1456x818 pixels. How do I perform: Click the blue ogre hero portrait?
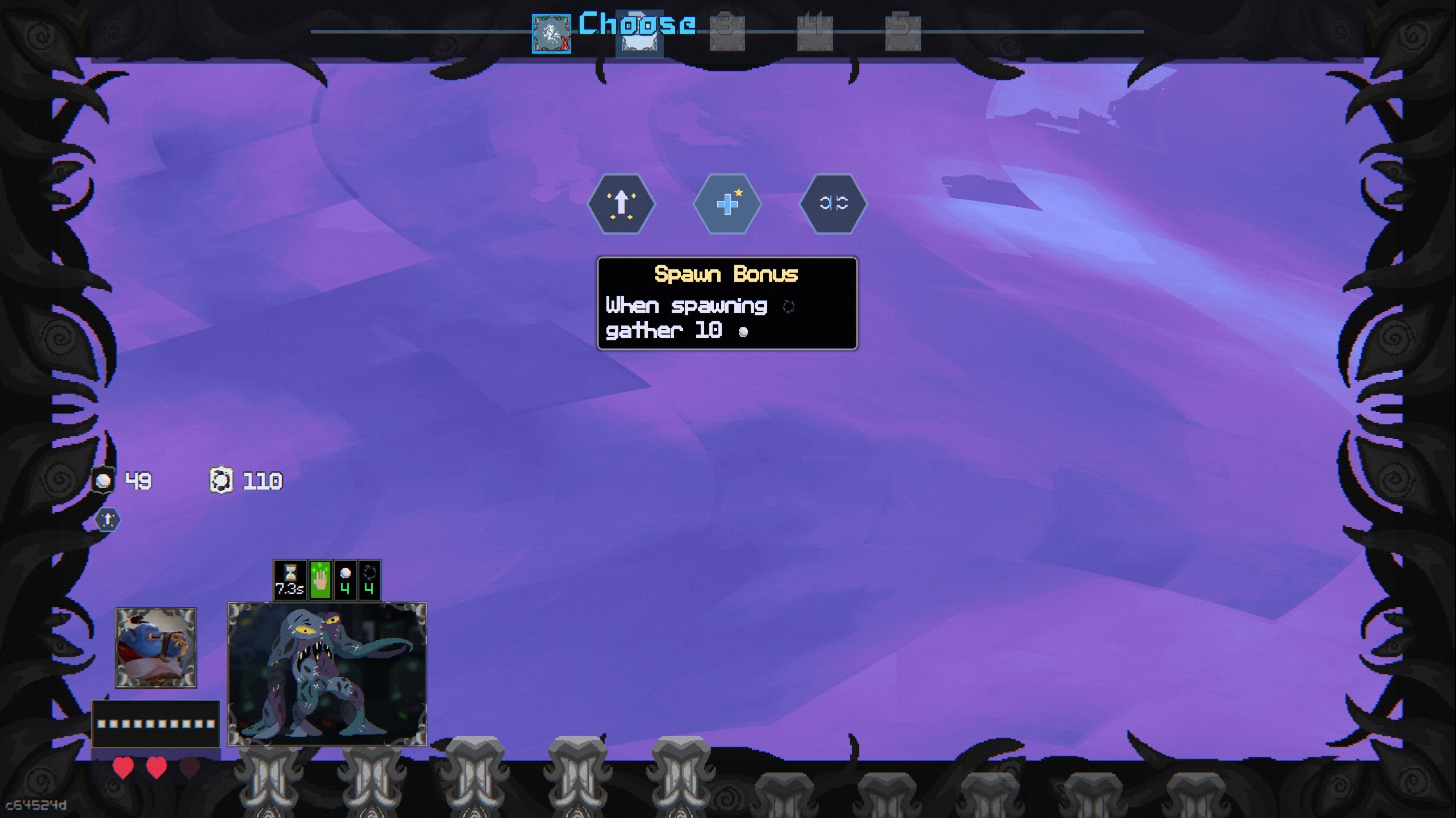click(x=156, y=648)
